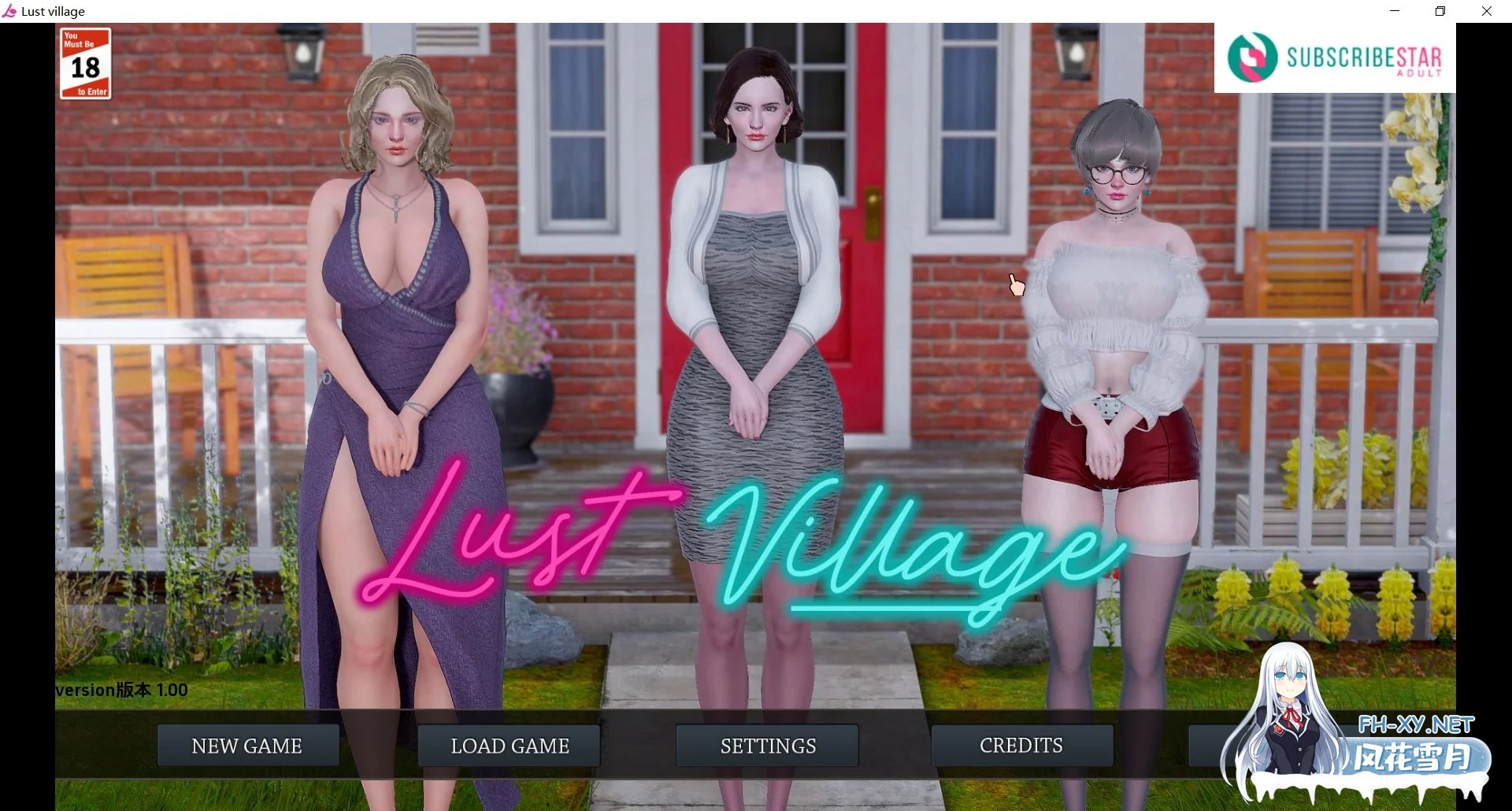Maximize the Lust village window
Screen dimensions: 1512x811
point(1440,11)
